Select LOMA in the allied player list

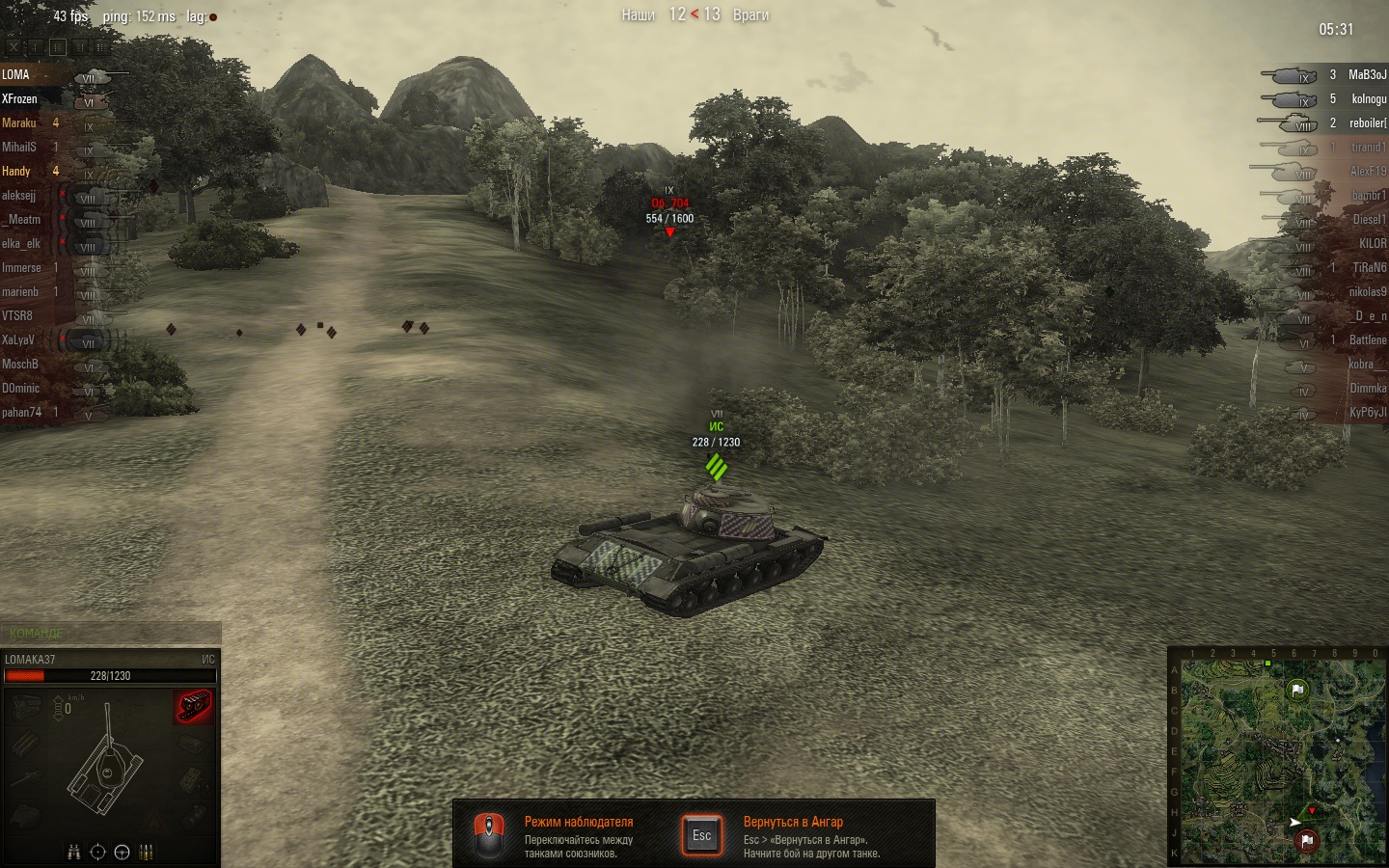coord(16,74)
